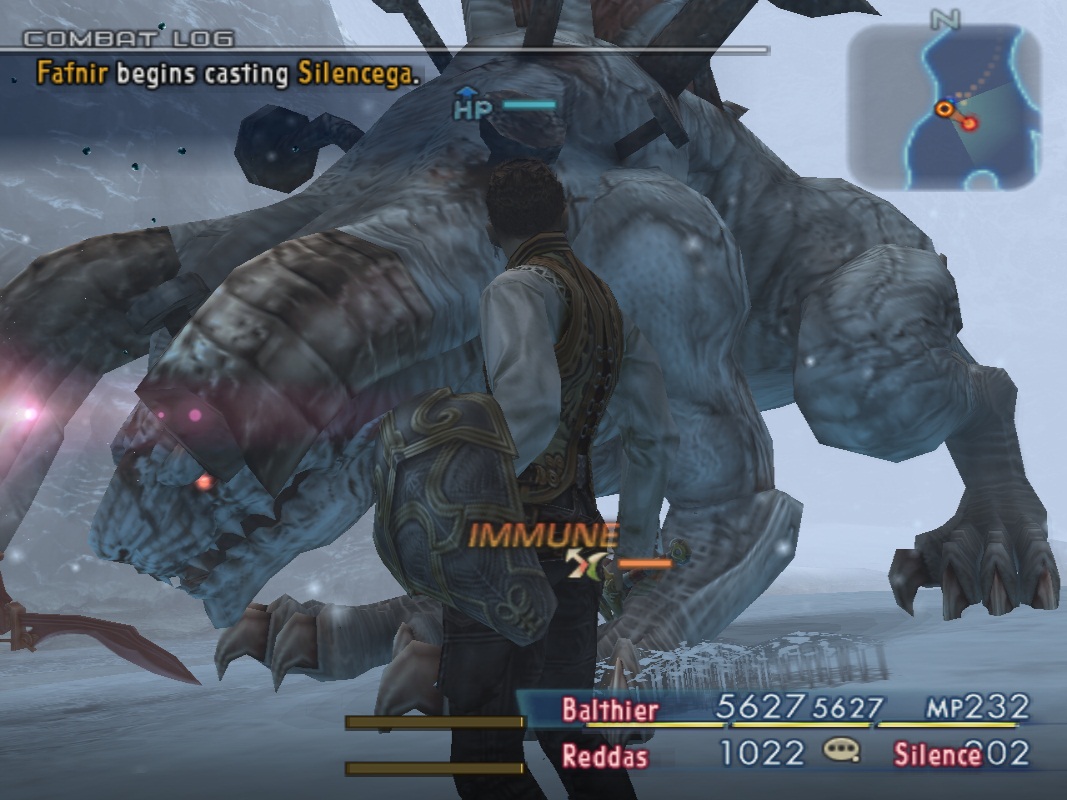Image resolution: width=1067 pixels, height=800 pixels.
Task: Select Reddas in the party list
Action: [x=604, y=755]
